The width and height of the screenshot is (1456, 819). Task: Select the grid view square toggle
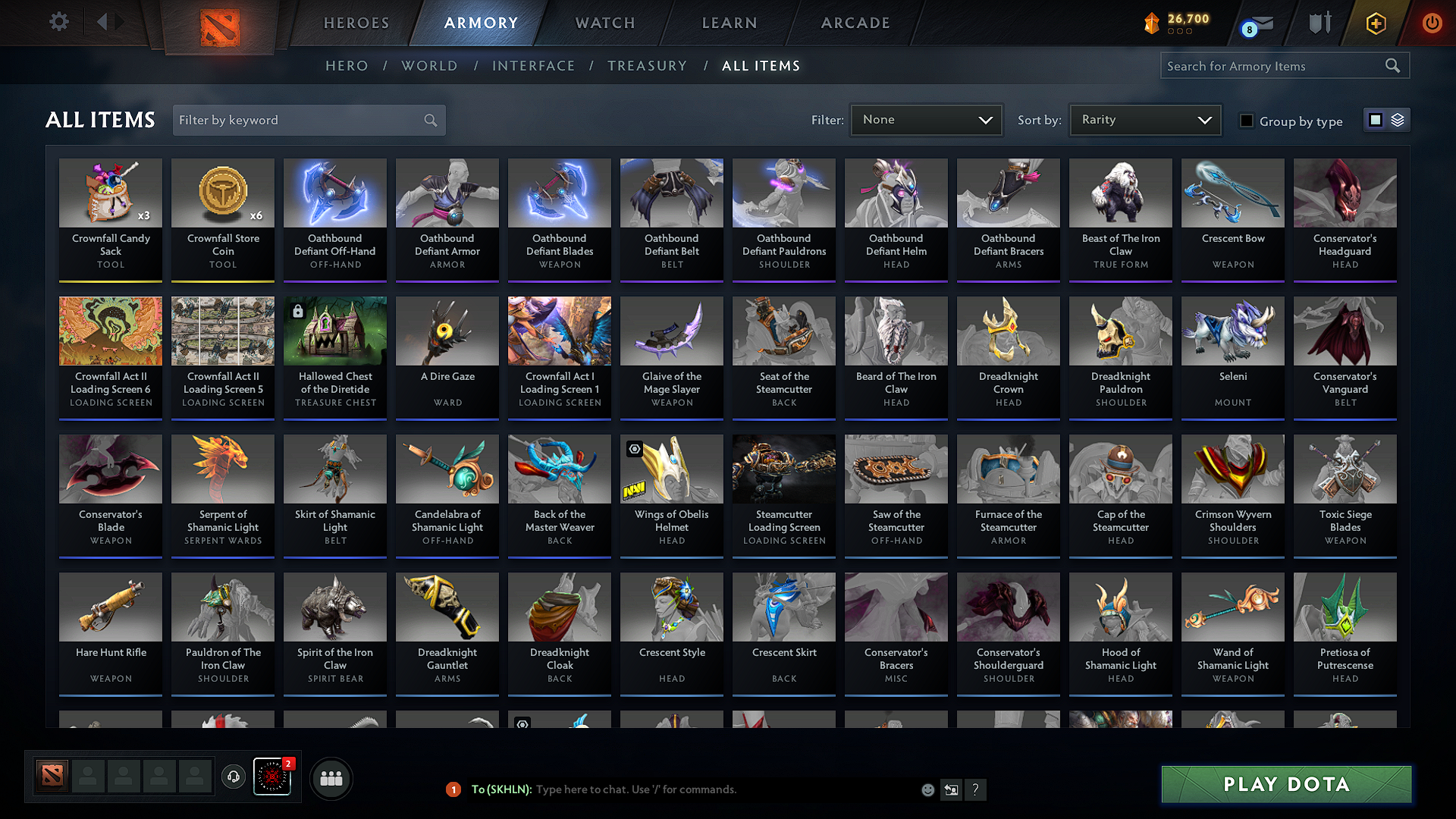point(1376,119)
